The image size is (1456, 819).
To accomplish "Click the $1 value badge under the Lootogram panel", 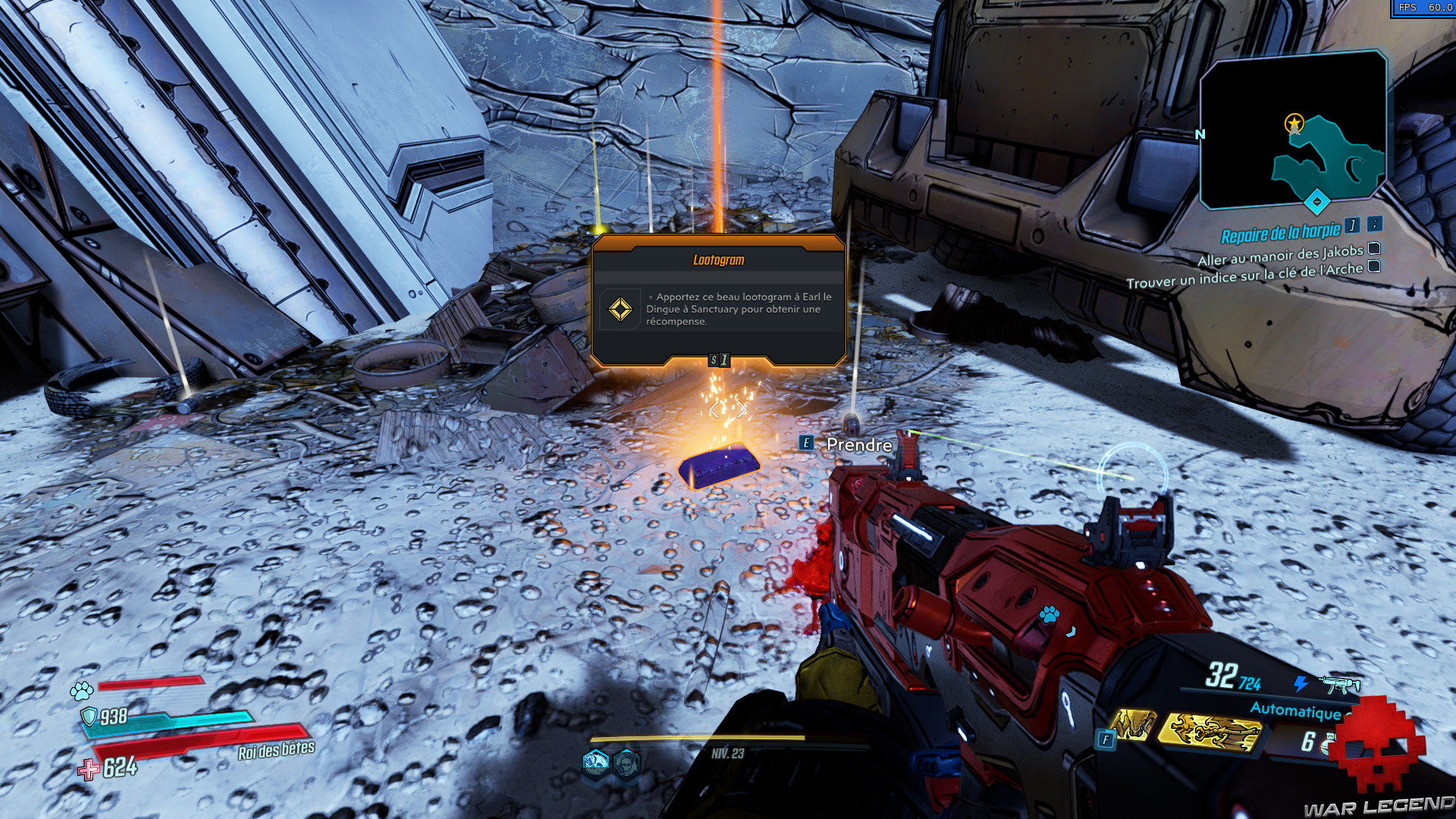I will pos(720,360).
